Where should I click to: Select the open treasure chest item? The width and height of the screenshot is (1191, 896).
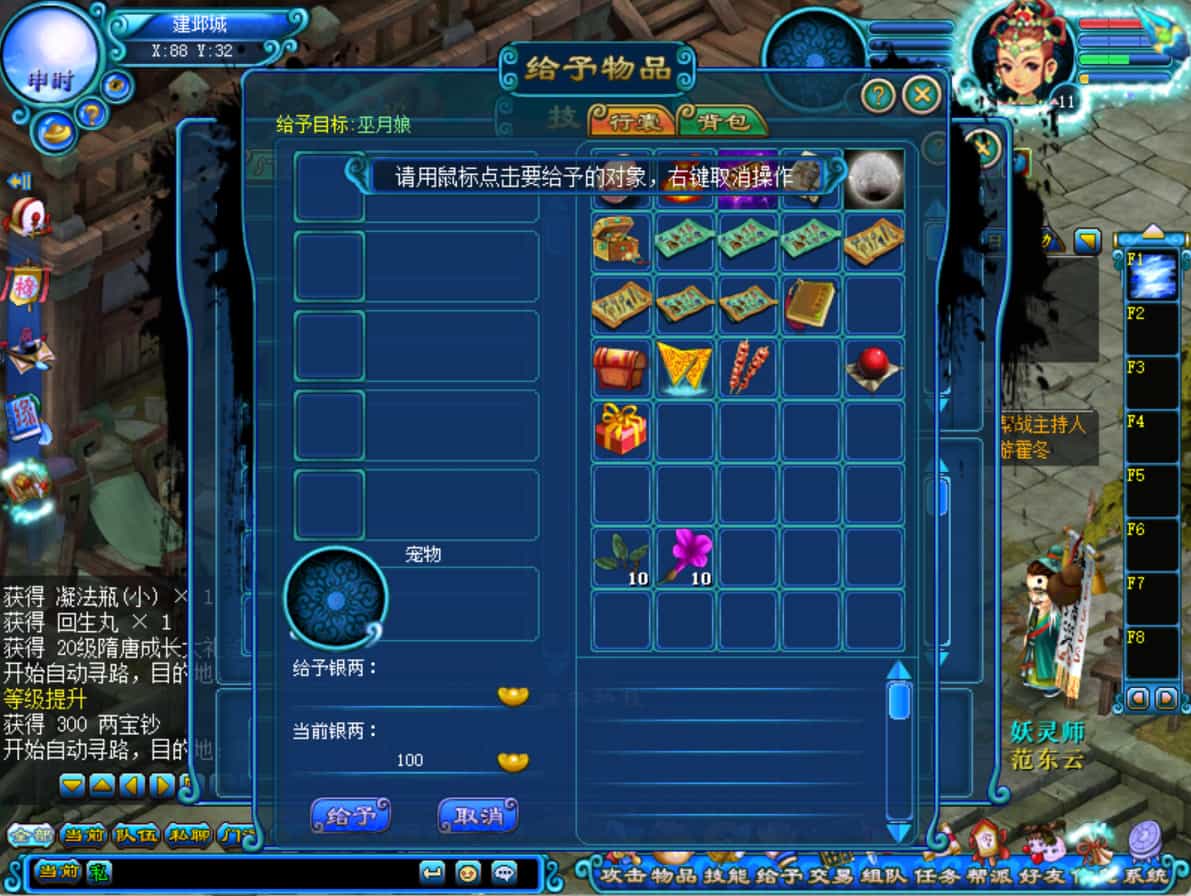[621, 242]
